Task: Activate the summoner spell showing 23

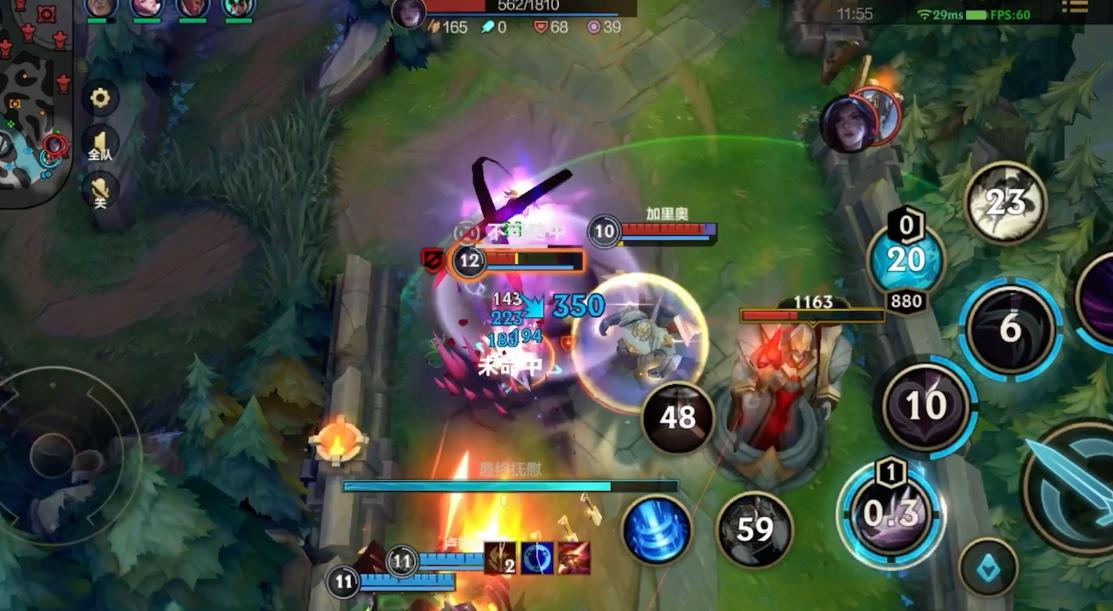Action: (1005, 203)
